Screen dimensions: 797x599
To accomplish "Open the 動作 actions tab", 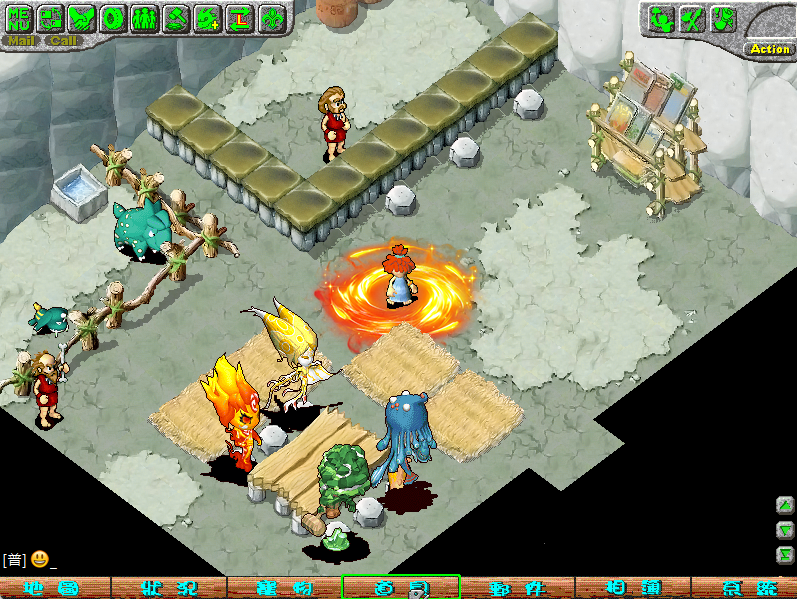I will 516,588.
